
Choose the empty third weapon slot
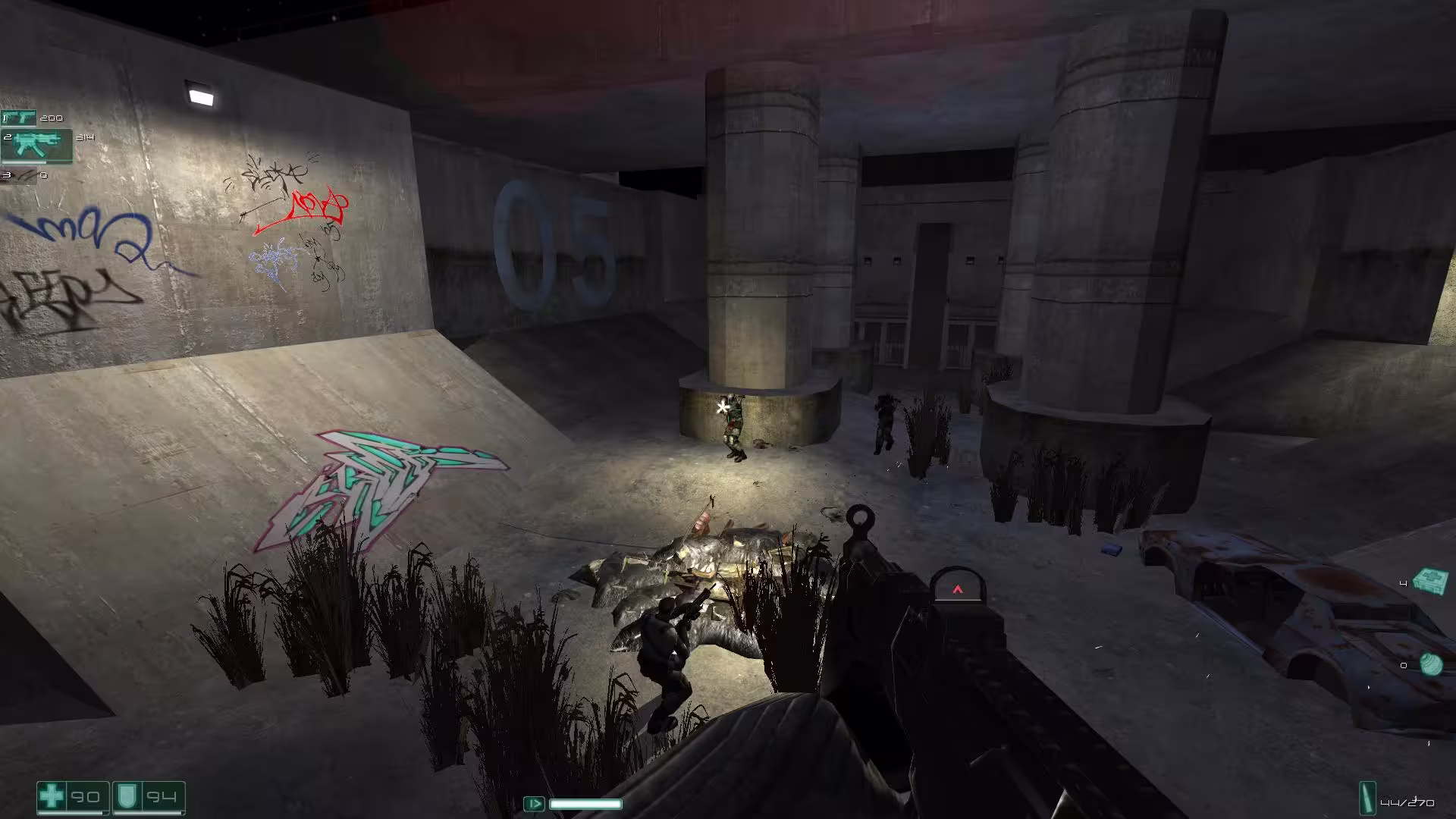coord(21,176)
